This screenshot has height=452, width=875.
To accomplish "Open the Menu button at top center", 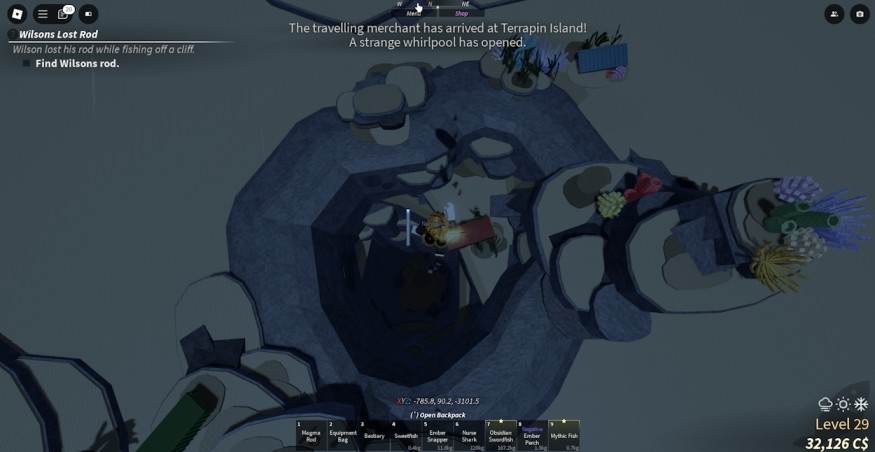I will tap(413, 13).
